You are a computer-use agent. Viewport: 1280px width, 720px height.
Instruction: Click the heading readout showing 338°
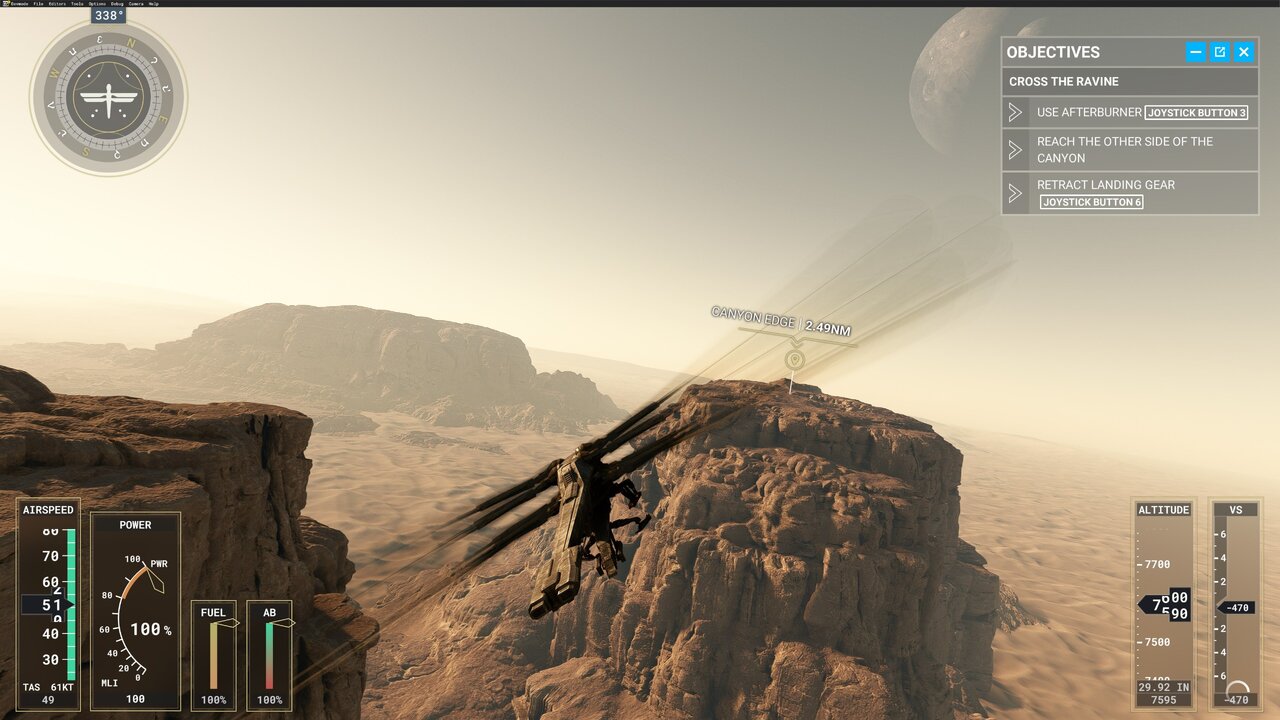pos(107,16)
